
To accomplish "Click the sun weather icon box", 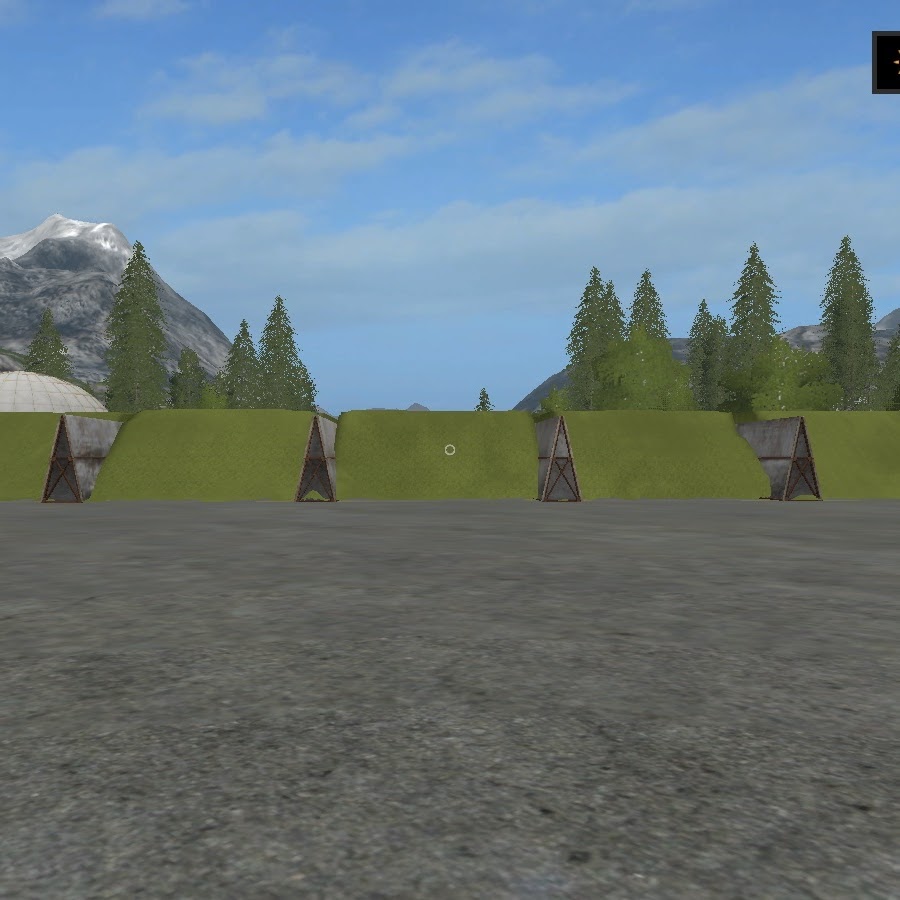I will [887, 62].
